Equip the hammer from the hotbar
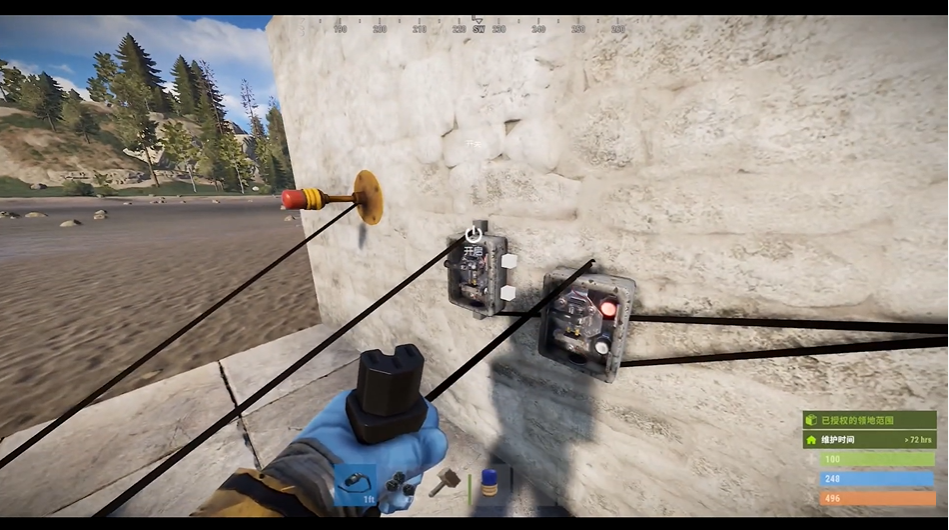This screenshot has height=530, width=949. coord(443,485)
